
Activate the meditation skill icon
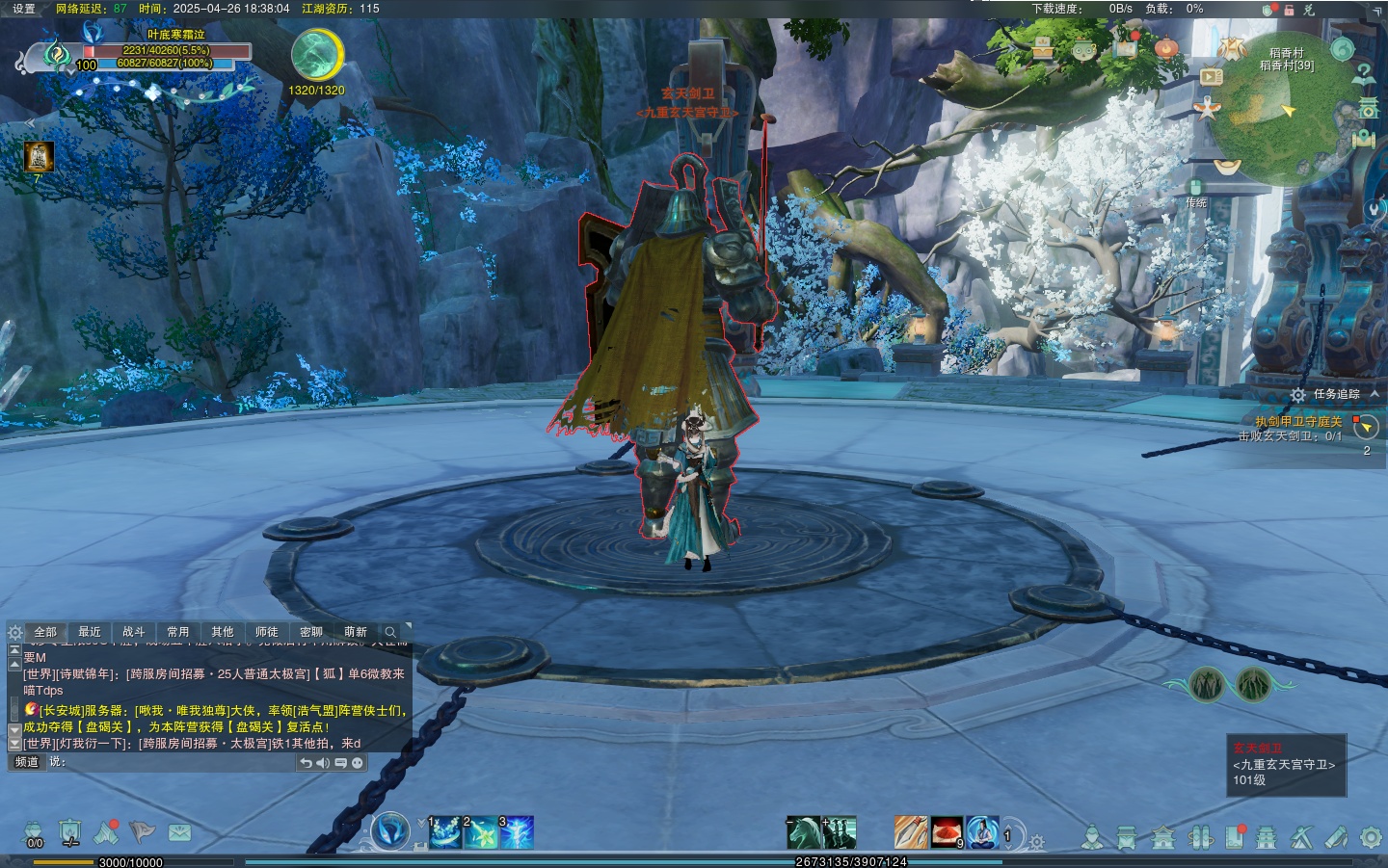982,832
